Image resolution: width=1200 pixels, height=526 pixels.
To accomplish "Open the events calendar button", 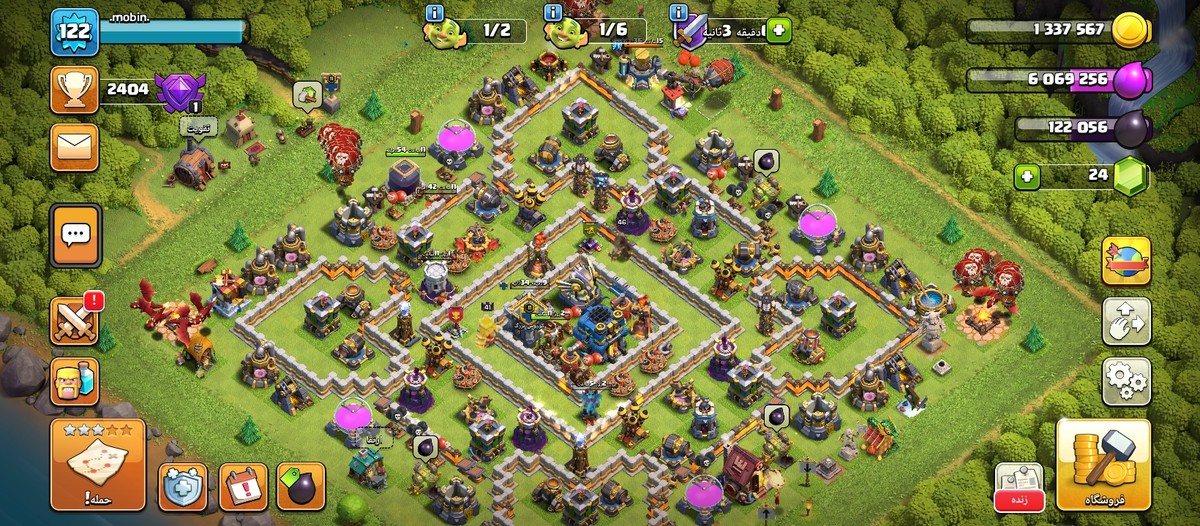I will [x=242, y=487].
